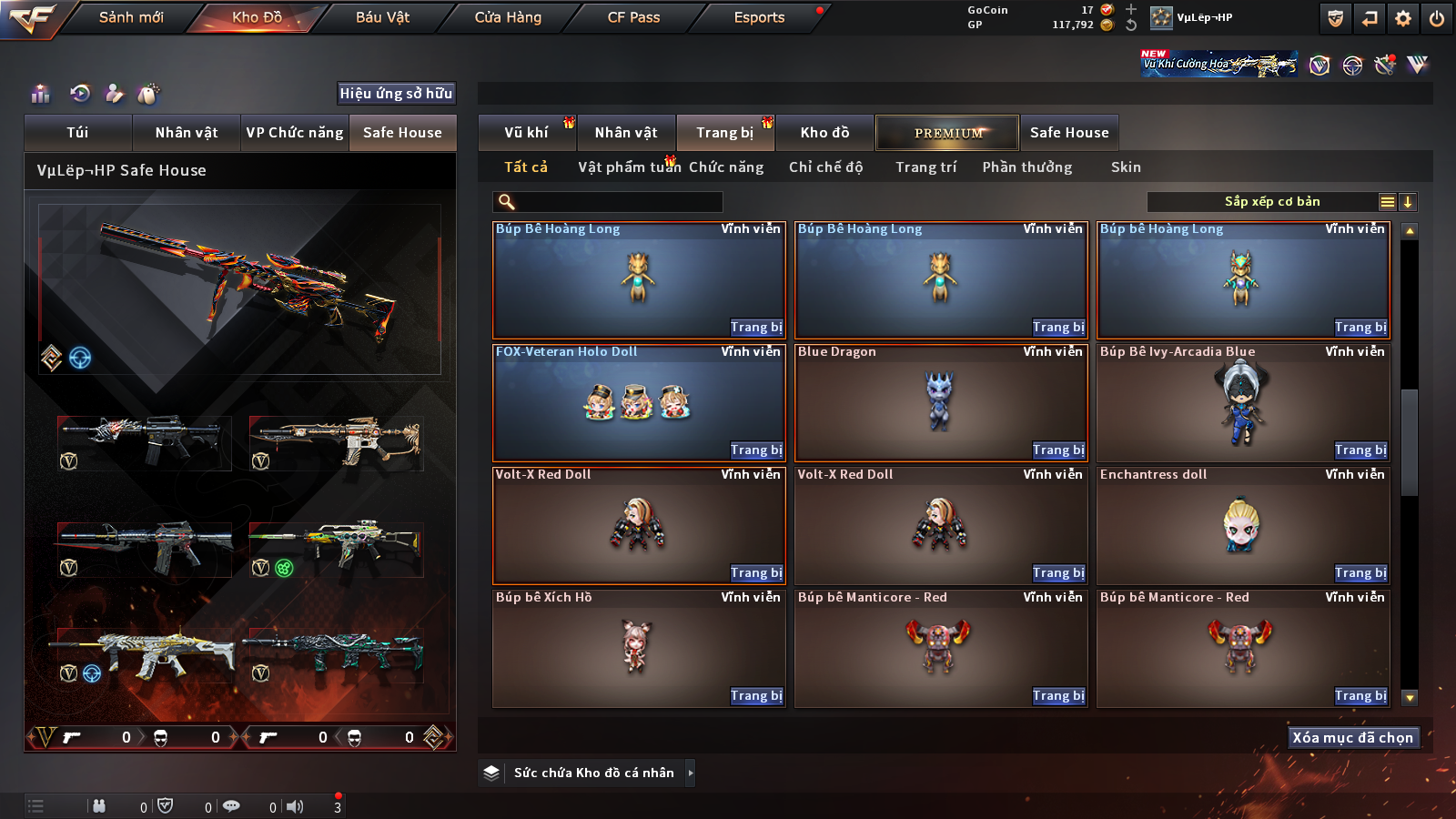Switch to the Túi bag tab

77,133
